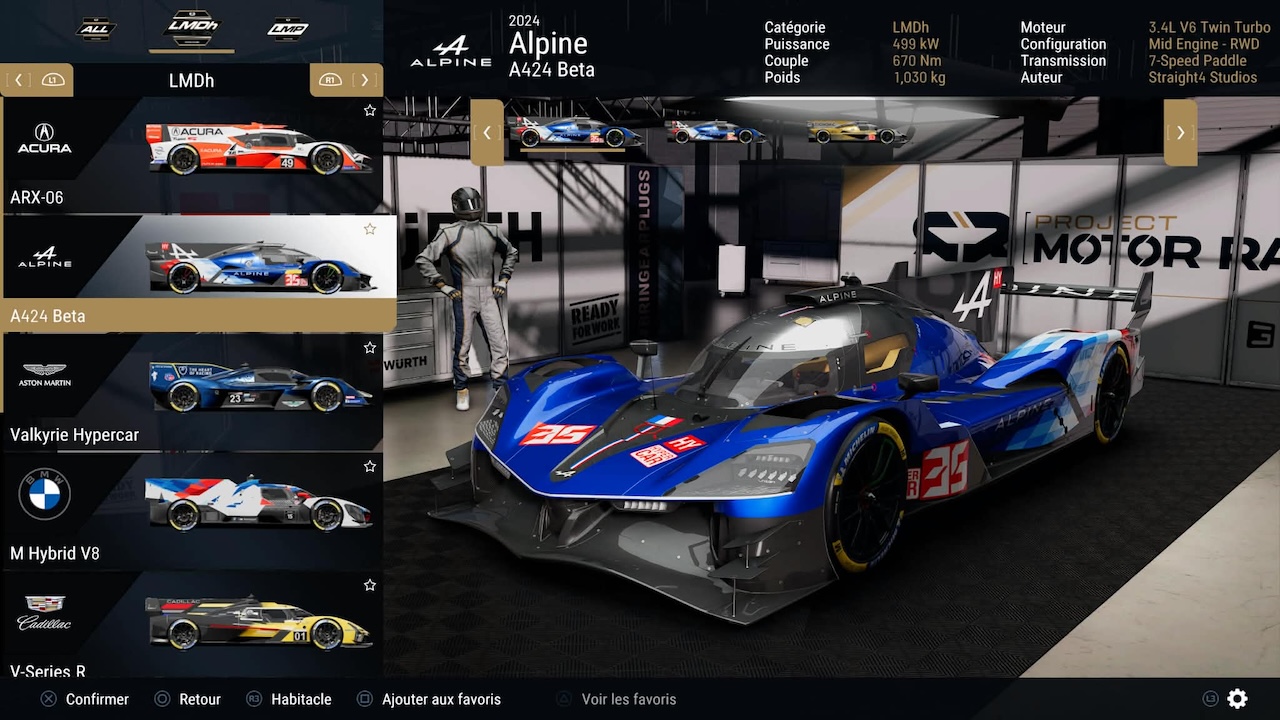
Task: Pick the Aston Martin Valkyrie Hypercar
Action: click(x=190, y=392)
